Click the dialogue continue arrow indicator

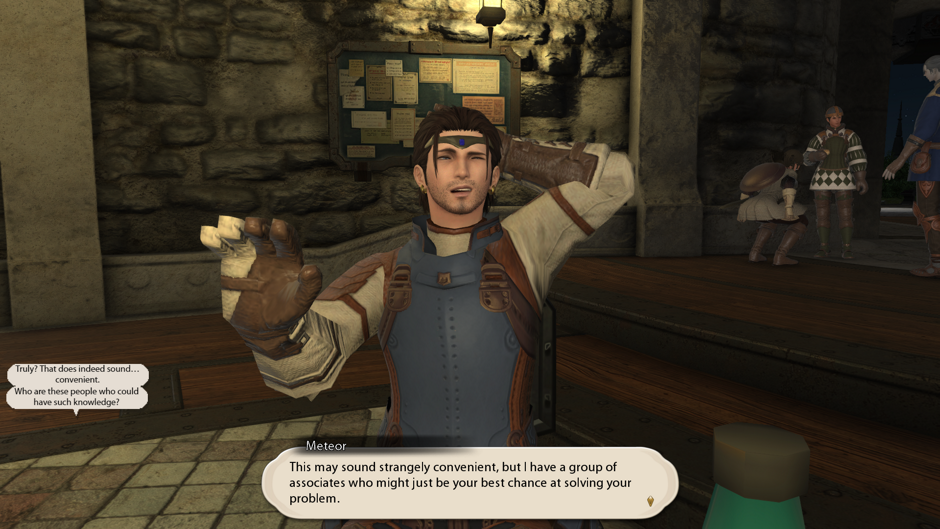[x=650, y=500]
